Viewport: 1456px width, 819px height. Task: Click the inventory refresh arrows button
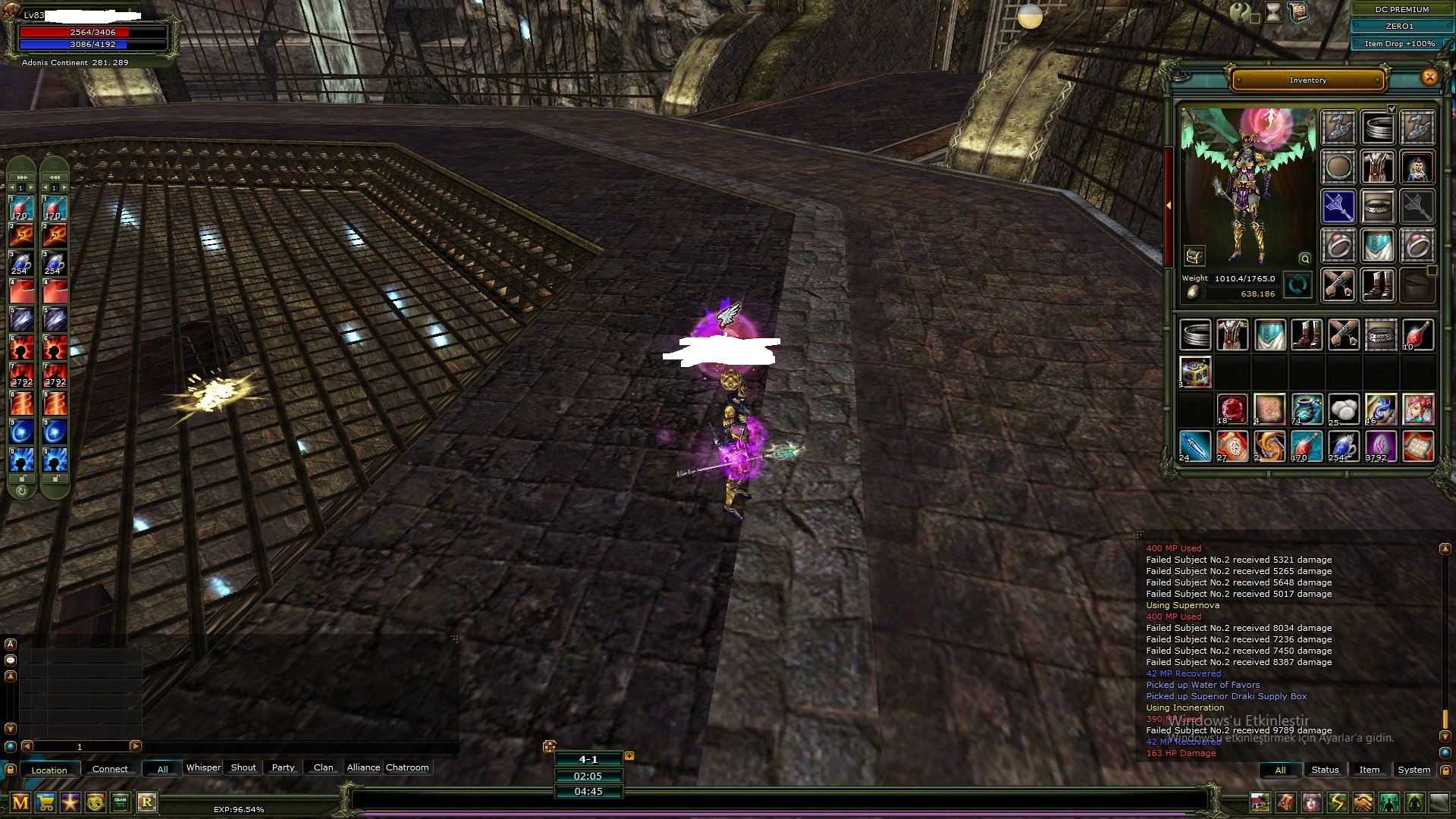tap(1298, 286)
